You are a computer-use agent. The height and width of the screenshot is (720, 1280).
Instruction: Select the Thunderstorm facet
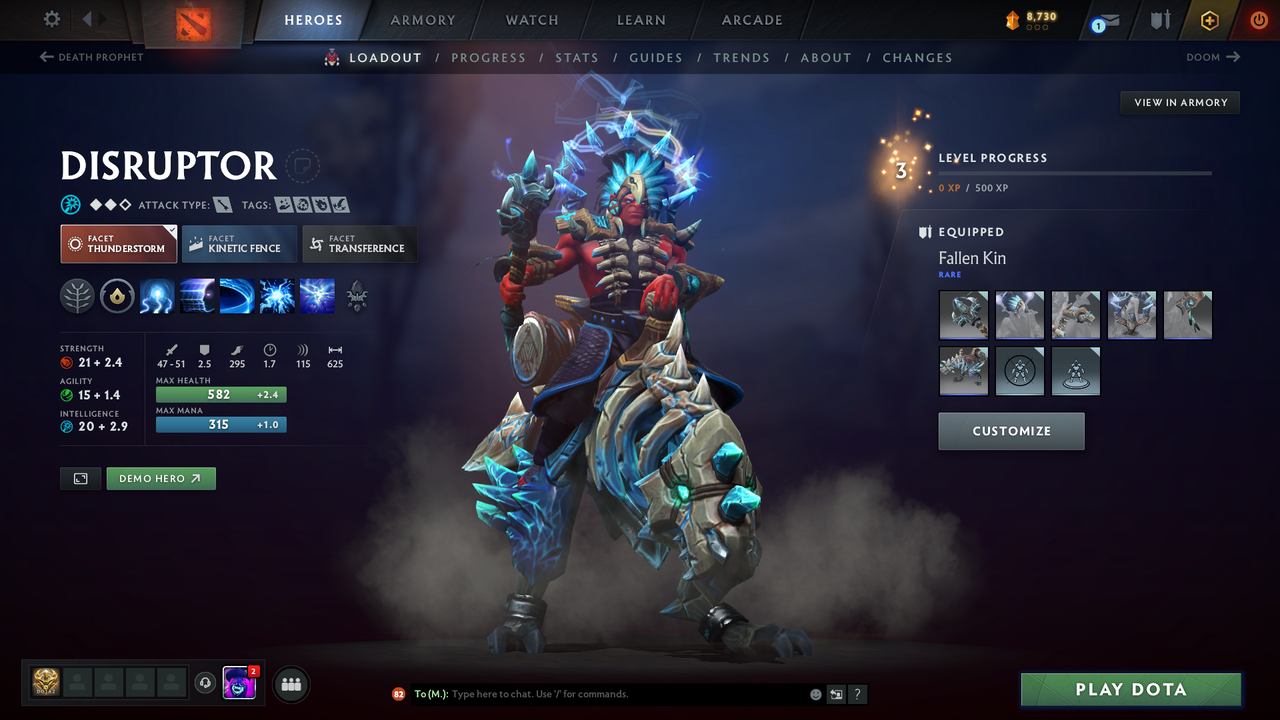118,243
